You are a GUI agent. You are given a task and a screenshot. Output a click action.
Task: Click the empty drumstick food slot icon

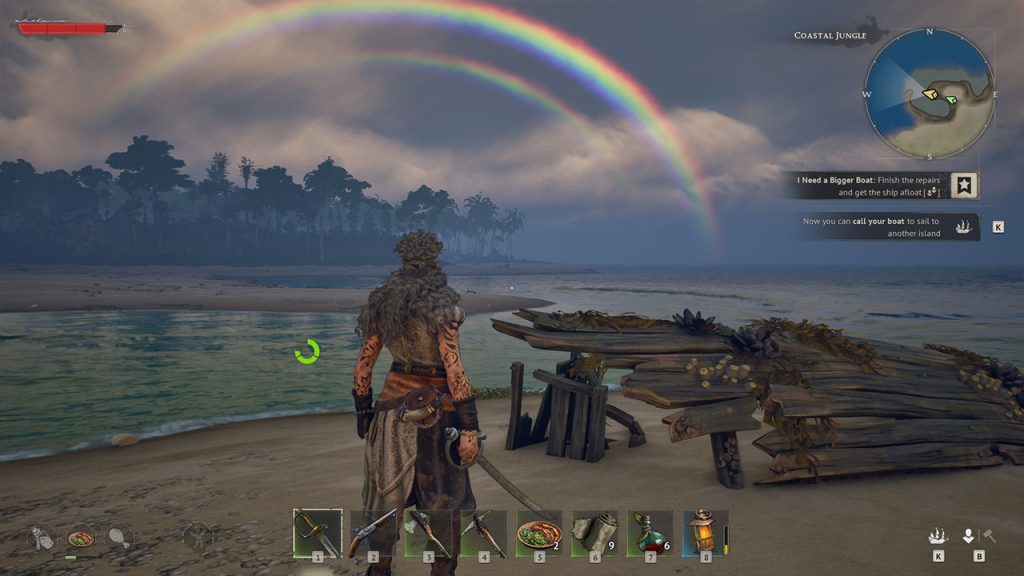coord(119,538)
